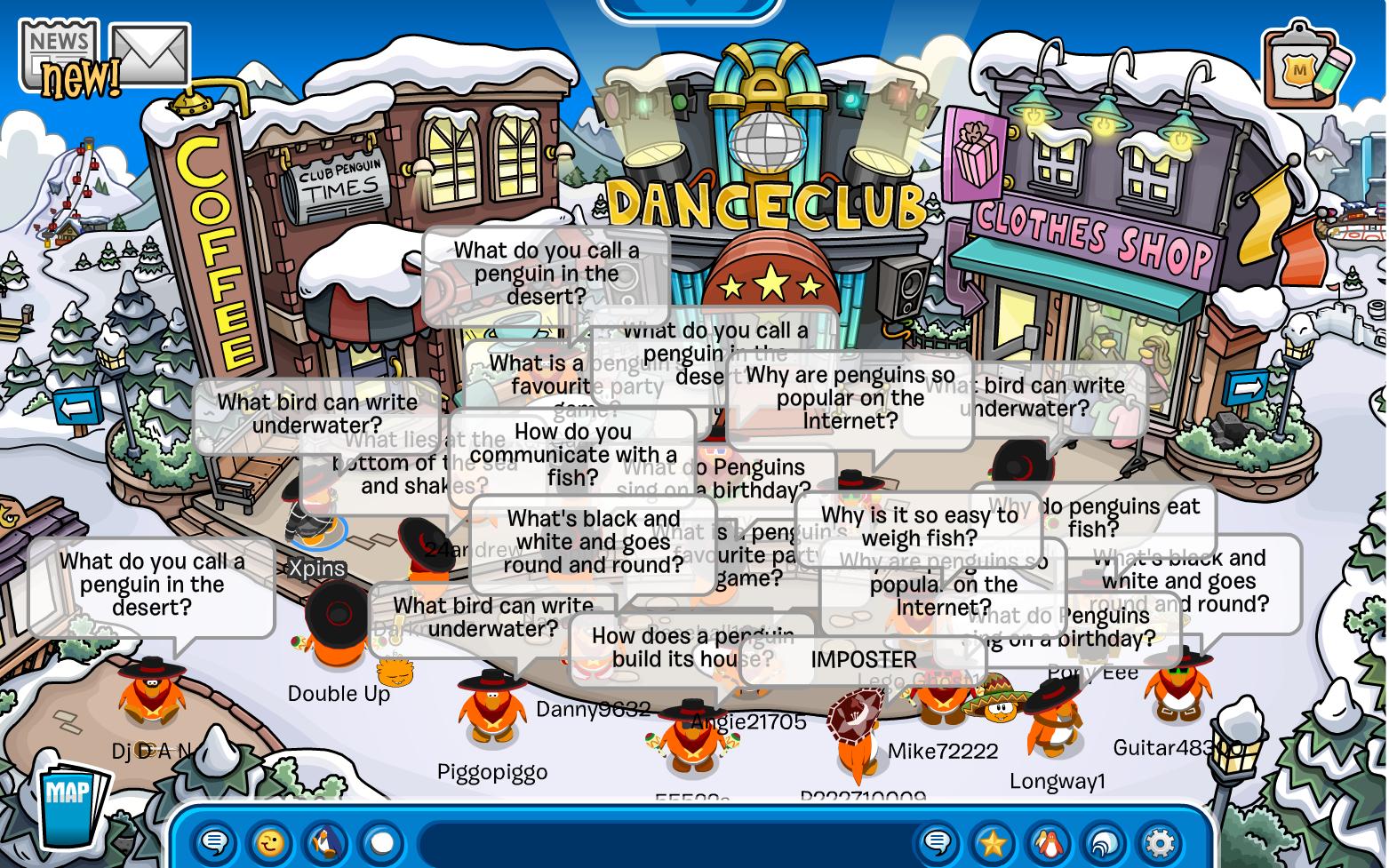Send the chat message
This screenshot has height=868, width=1389.
pos(938,841)
